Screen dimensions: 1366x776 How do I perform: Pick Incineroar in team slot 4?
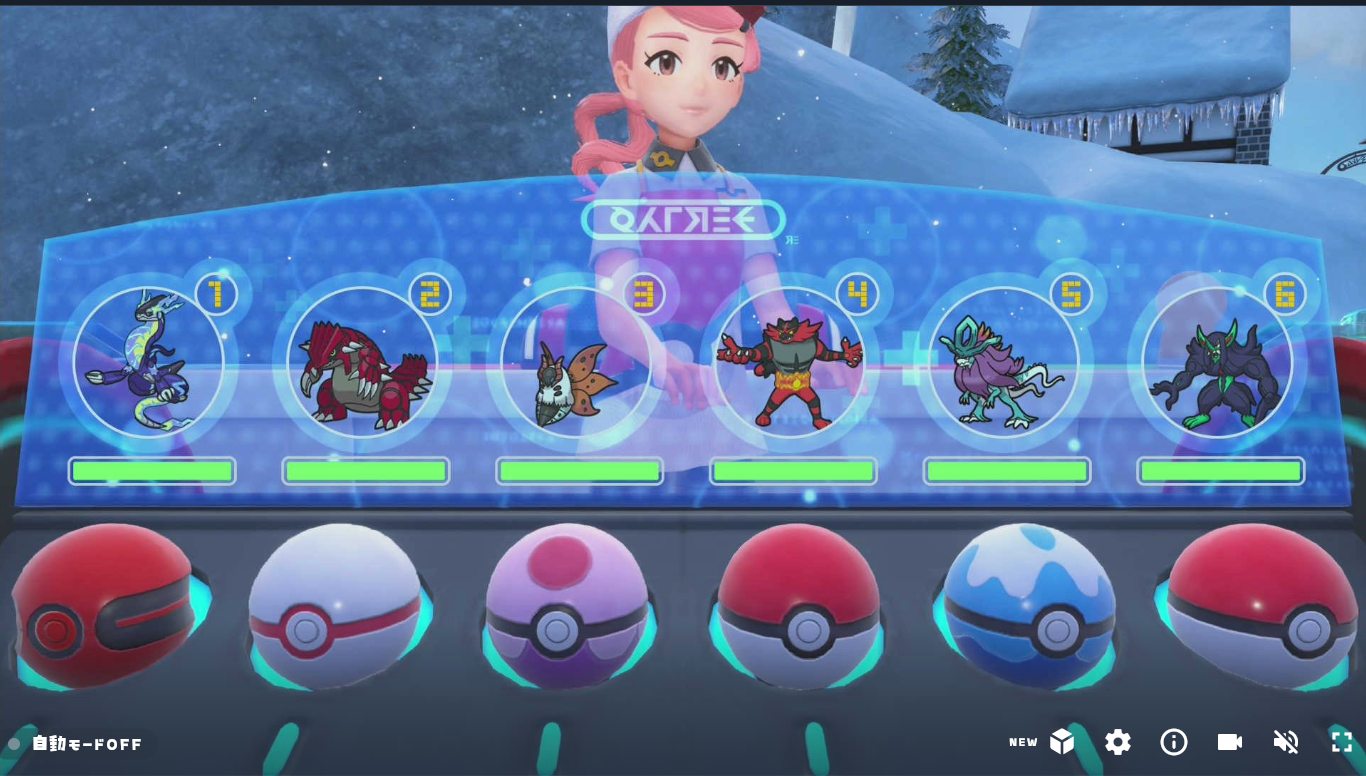[x=790, y=361]
